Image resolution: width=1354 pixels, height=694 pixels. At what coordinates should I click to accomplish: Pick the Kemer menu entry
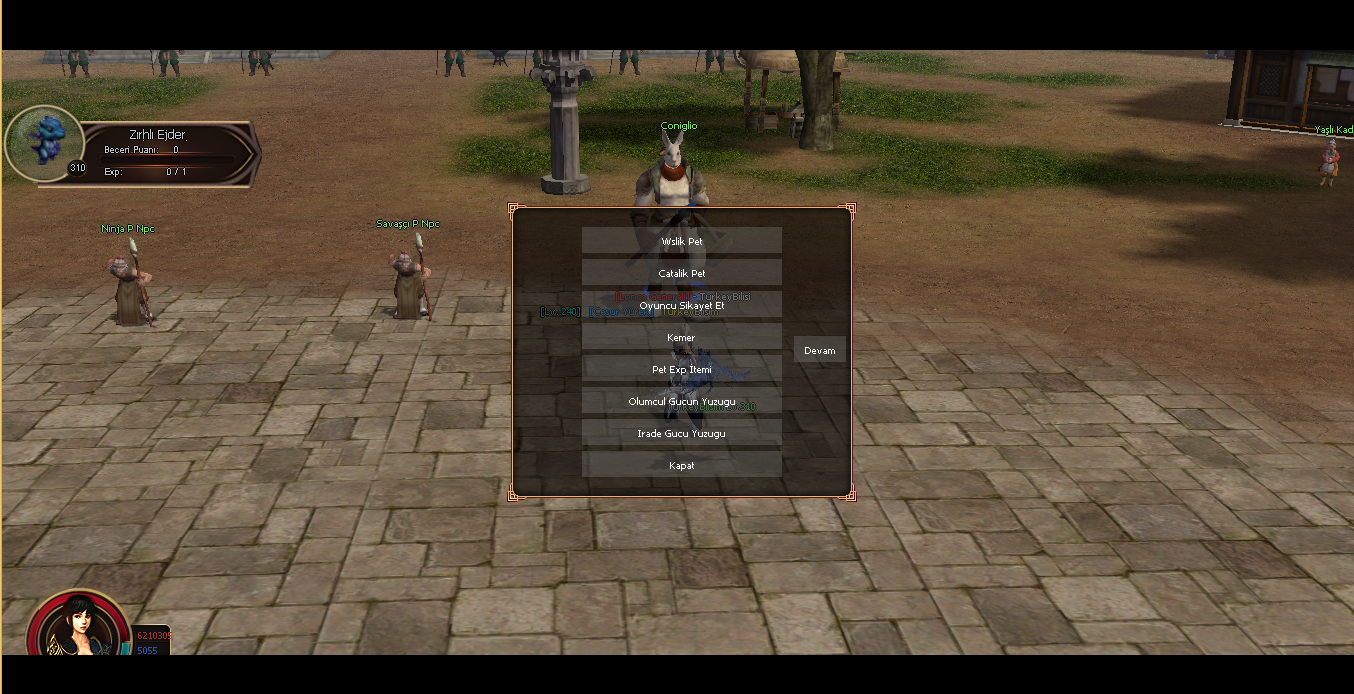point(681,337)
